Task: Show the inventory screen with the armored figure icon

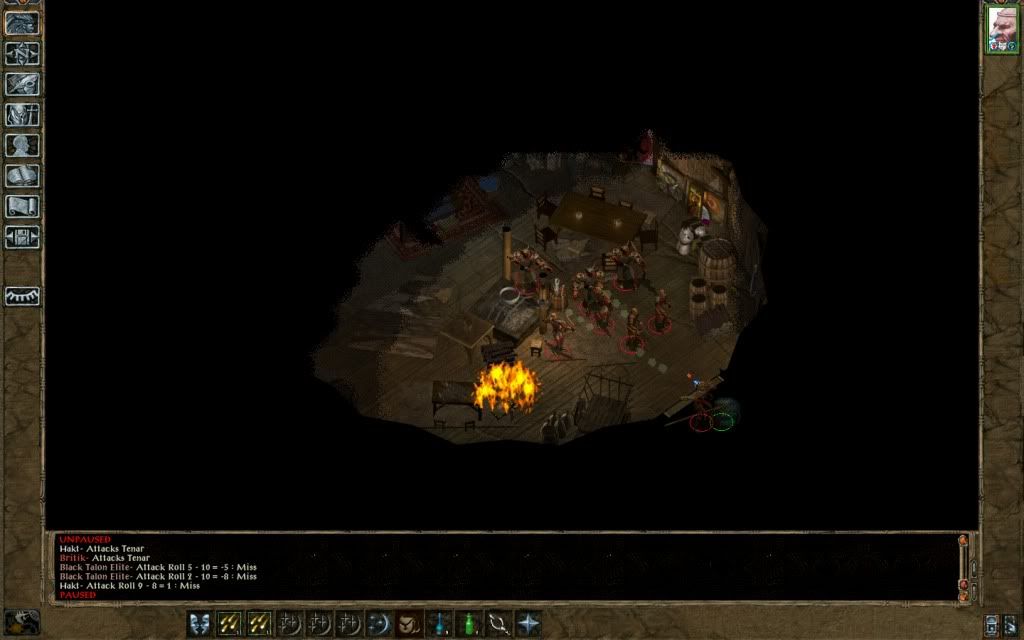Action: tap(23, 115)
